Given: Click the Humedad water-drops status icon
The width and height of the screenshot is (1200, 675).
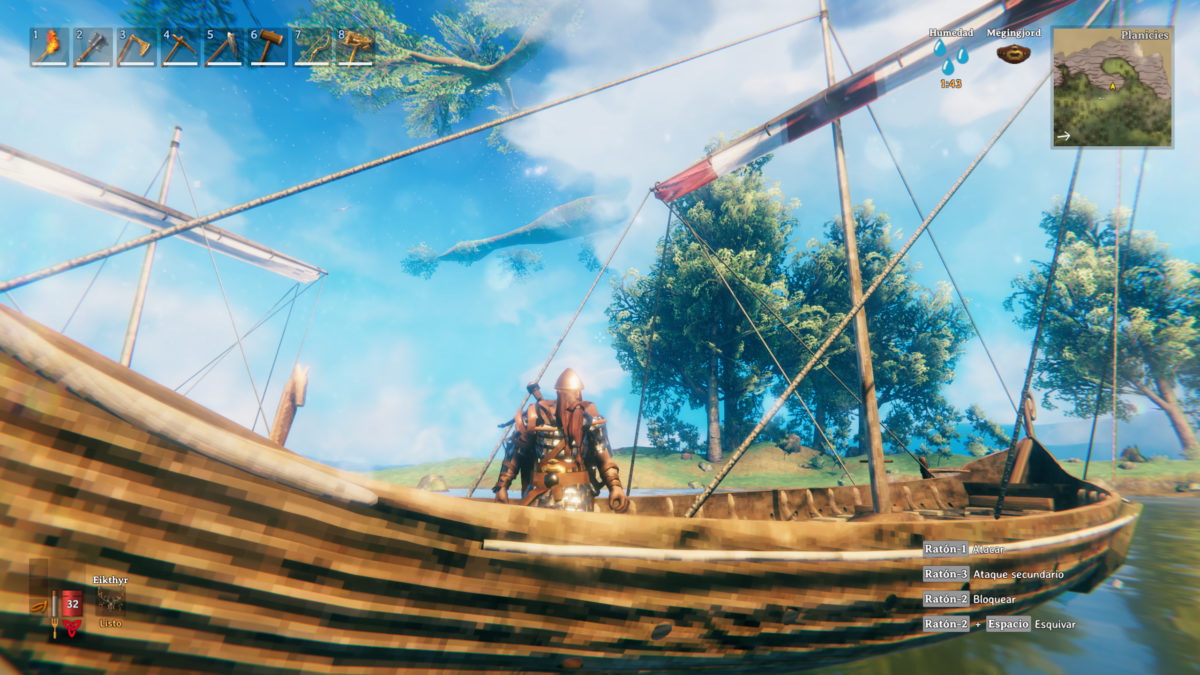Looking at the screenshot, I should click(950, 57).
